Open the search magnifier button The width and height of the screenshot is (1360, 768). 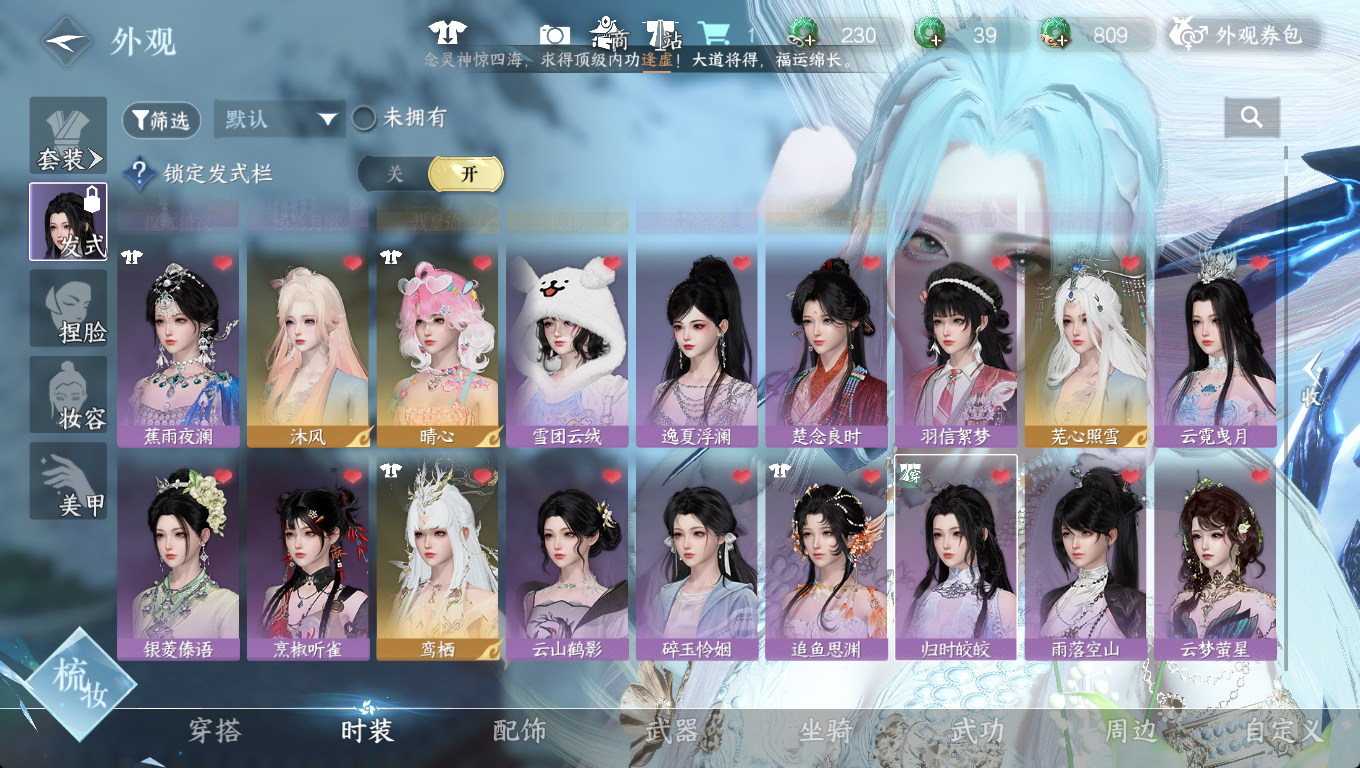1251,118
